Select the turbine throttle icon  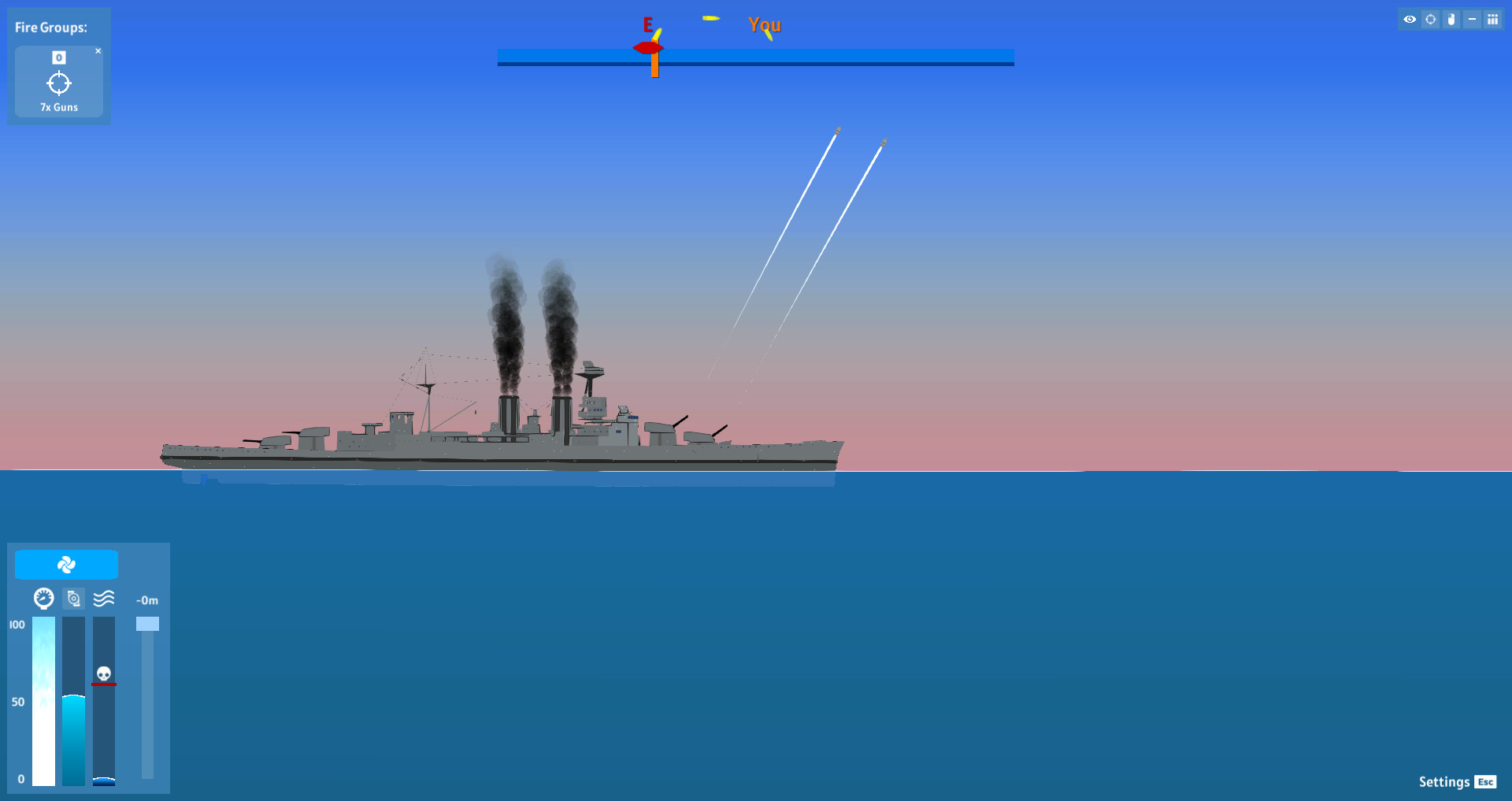point(73,598)
